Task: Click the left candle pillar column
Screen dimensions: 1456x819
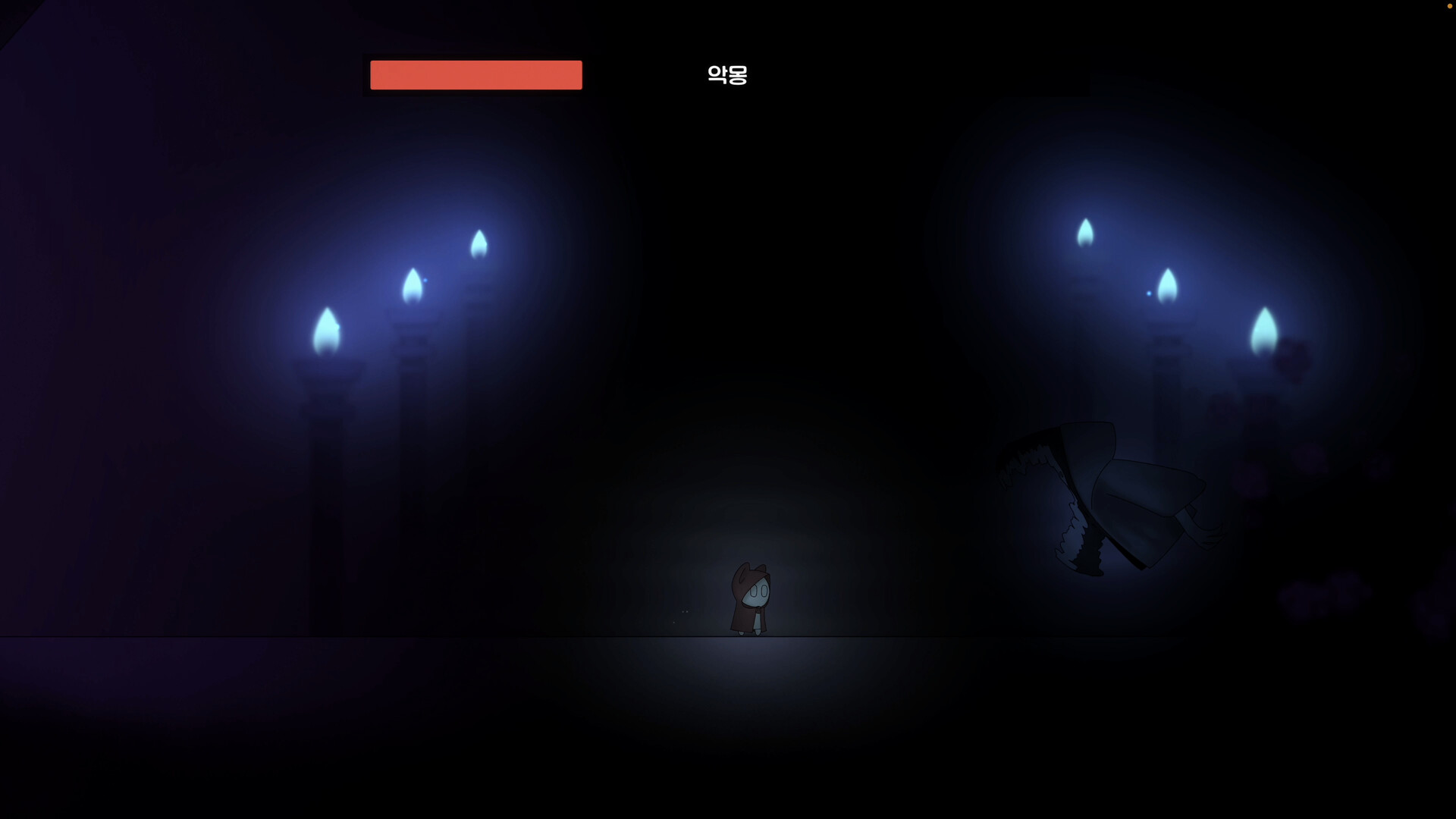Action: [326, 455]
